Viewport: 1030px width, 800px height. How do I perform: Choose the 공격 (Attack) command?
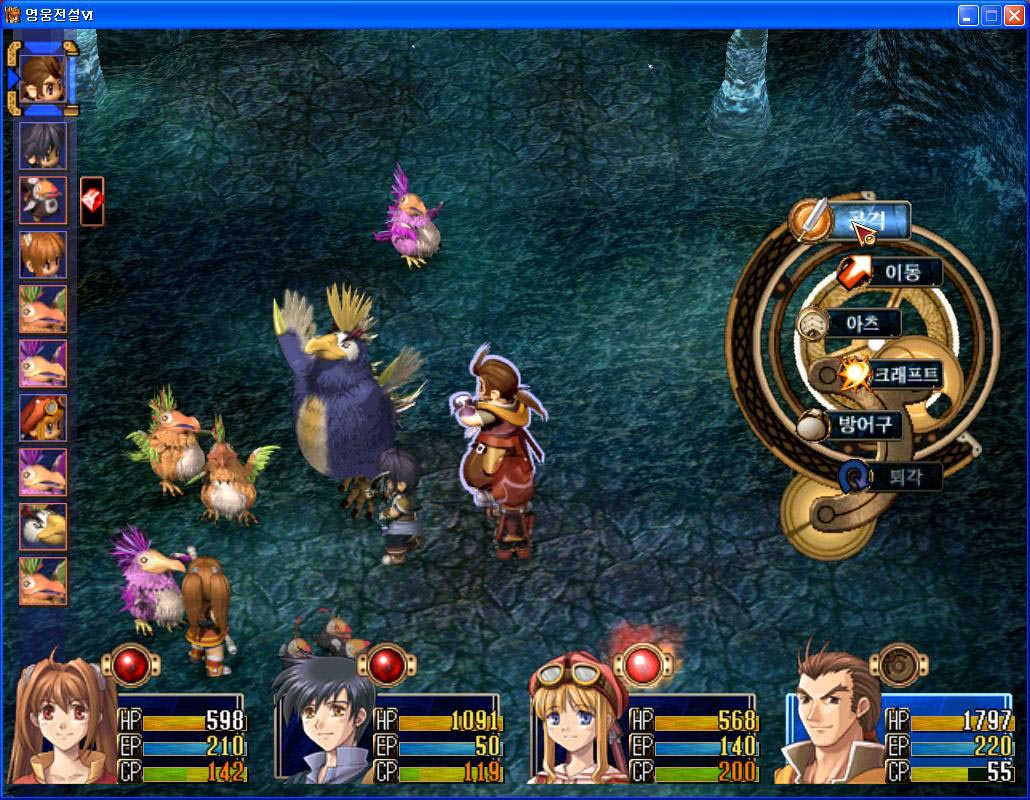(868, 220)
